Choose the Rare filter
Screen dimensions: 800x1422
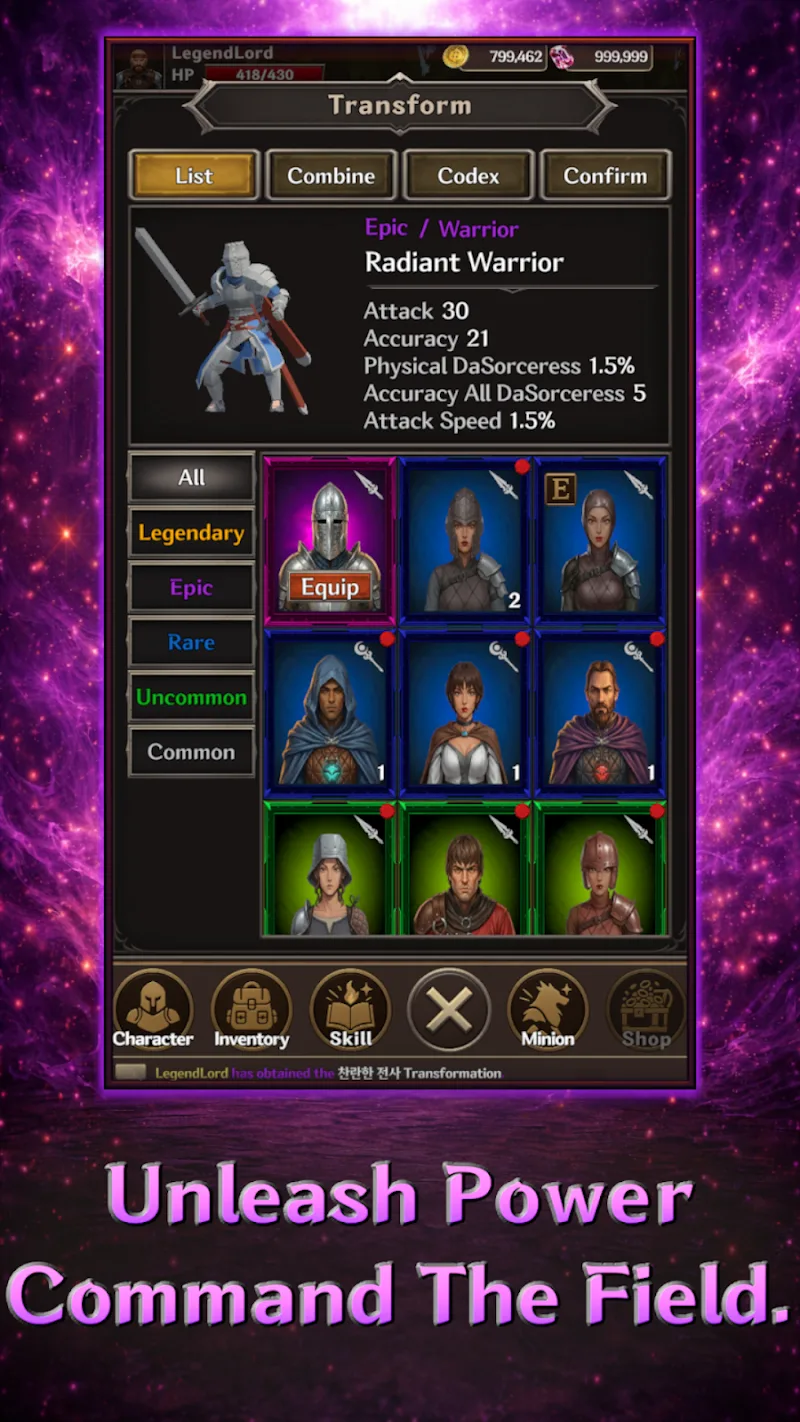point(191,643)
